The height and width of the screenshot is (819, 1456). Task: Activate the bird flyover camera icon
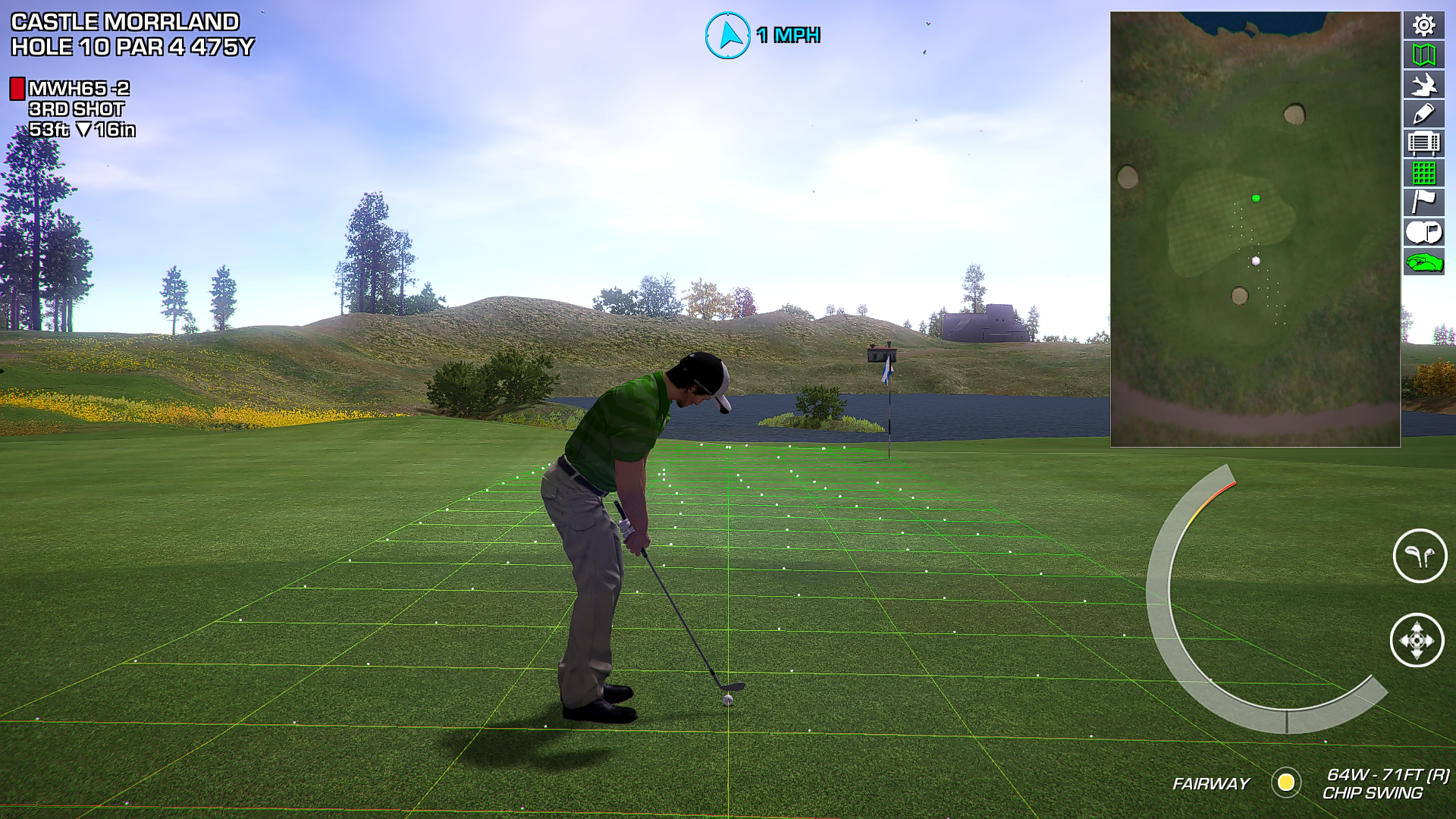pyautogui.click(x=1423, y=84)
